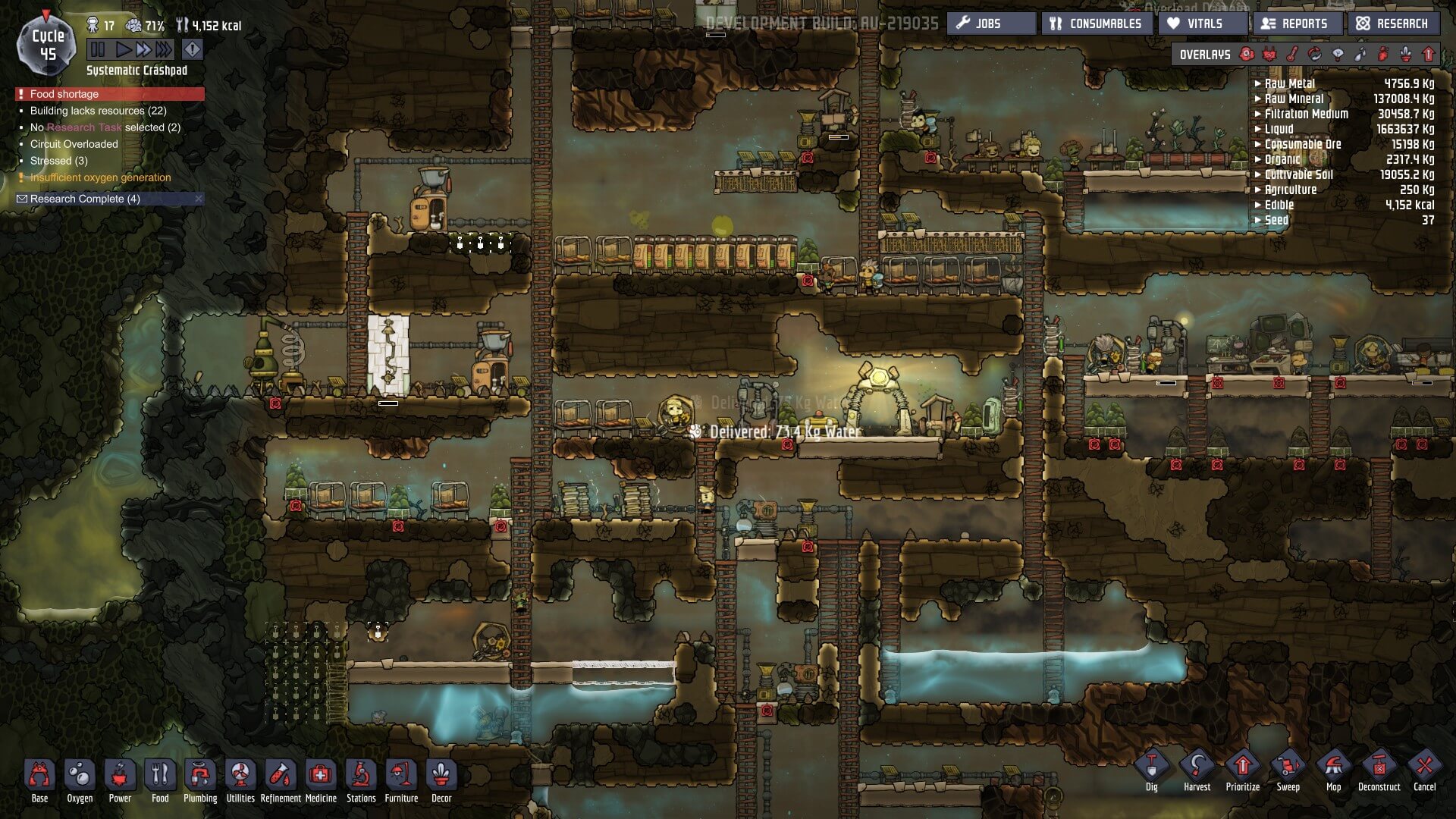1456x819 pixels.
Task: Open the Jobs management screen
Action: click(990, 24)
